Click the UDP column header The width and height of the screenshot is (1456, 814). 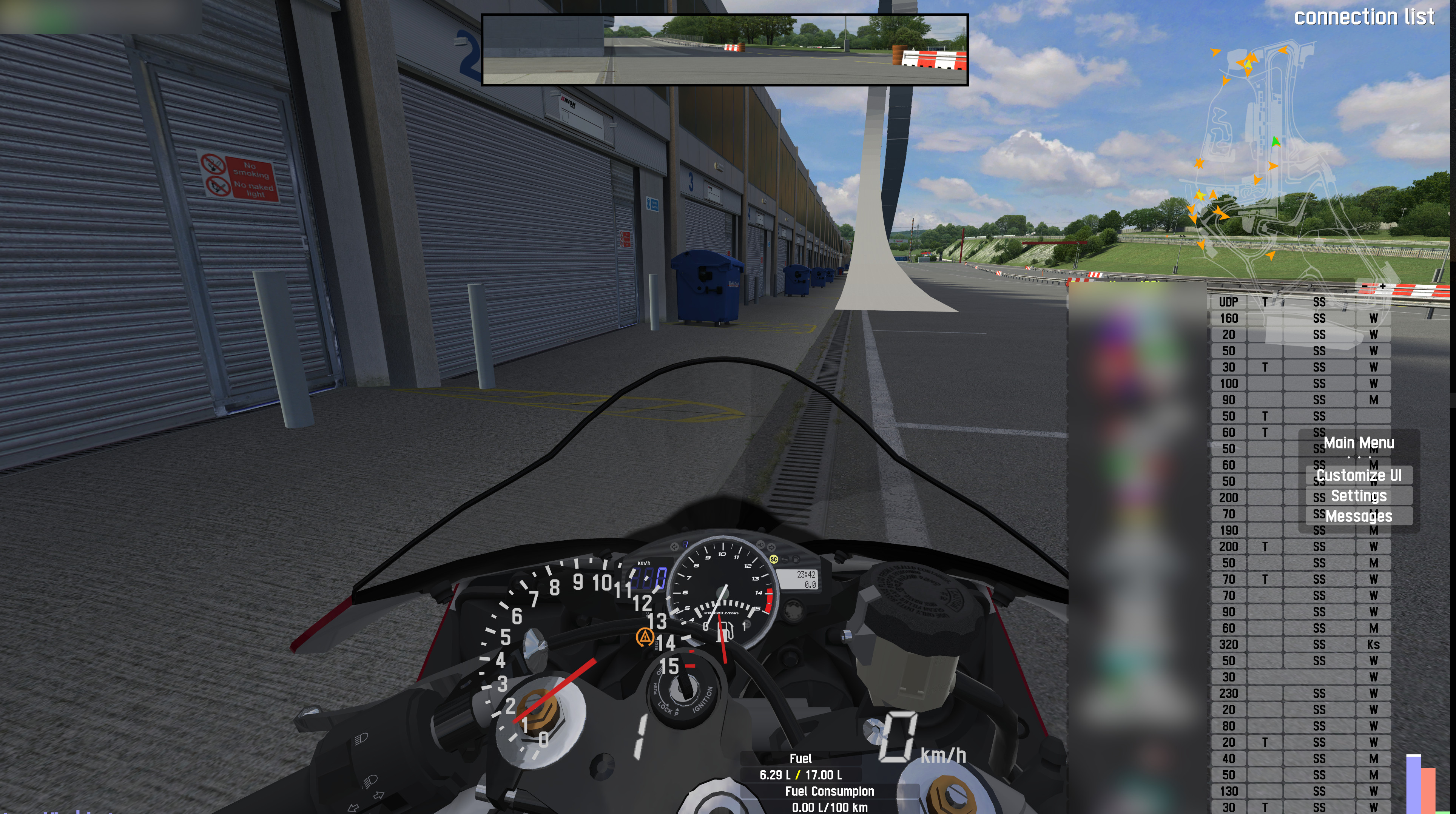coord(1228,302)
